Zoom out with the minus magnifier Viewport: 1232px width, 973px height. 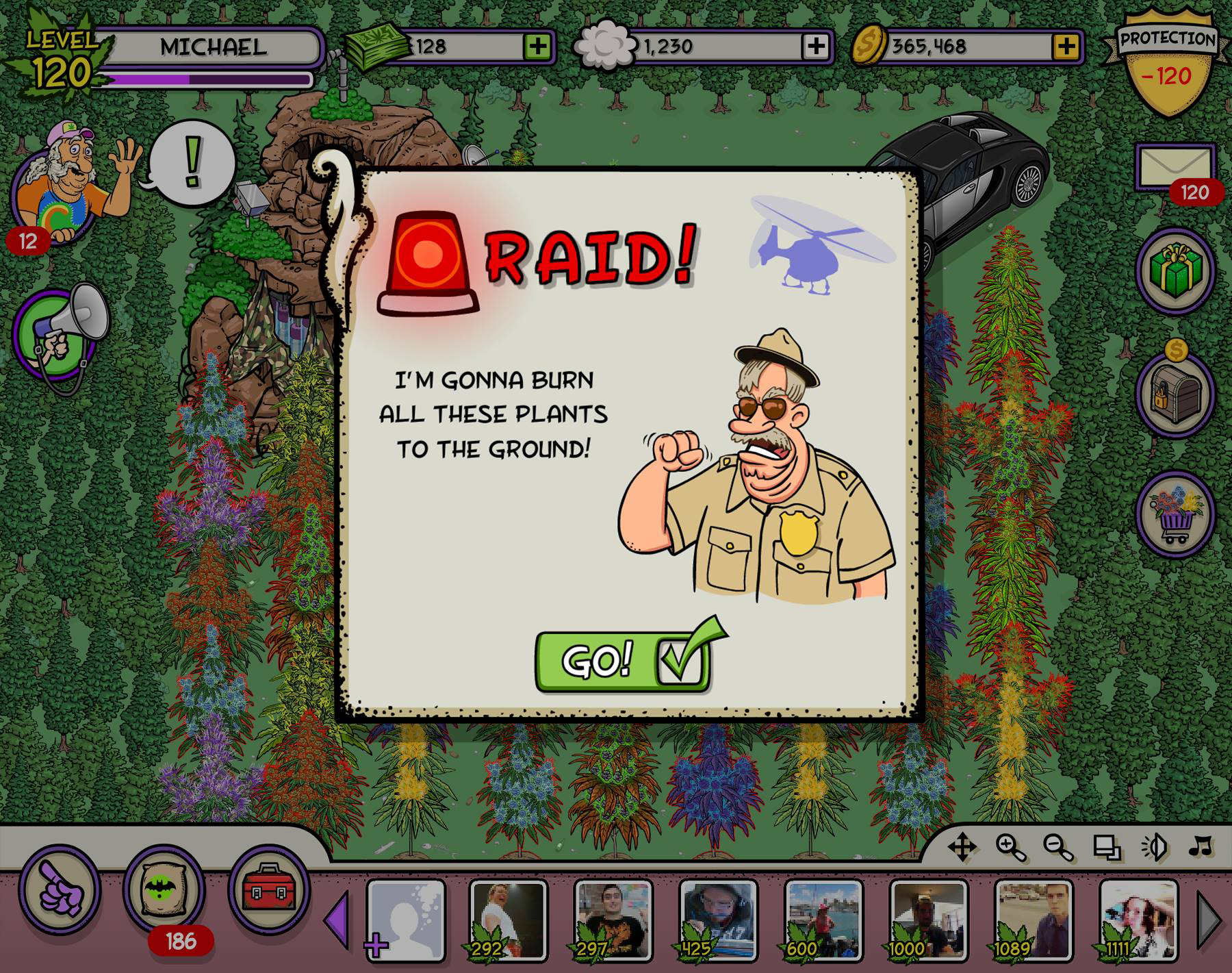tap(1057, 848)
